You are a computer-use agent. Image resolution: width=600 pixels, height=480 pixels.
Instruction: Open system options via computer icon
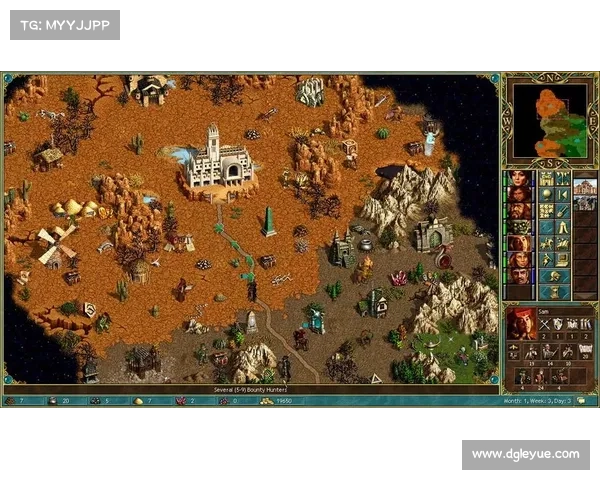tap(562, 258)
